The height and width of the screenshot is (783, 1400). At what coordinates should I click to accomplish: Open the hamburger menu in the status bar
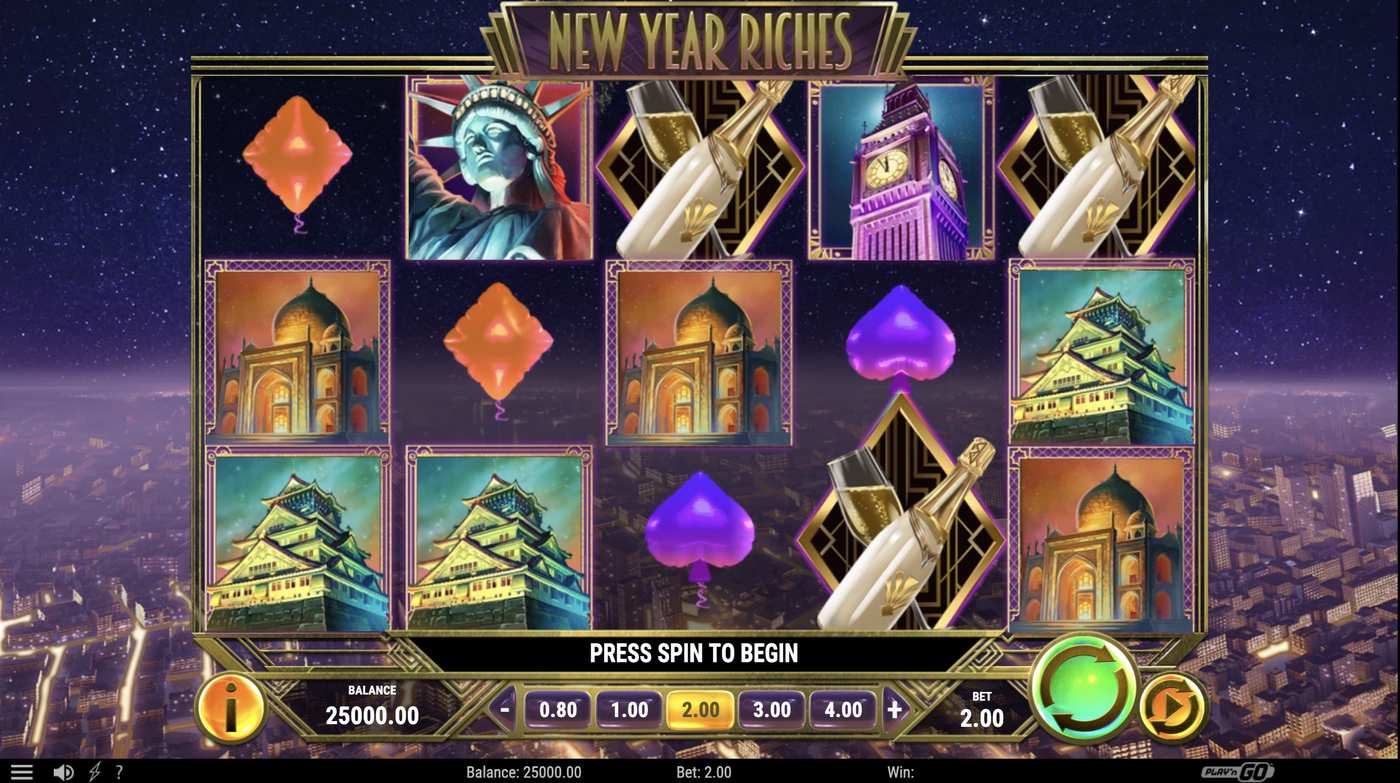tap(22, 770)
